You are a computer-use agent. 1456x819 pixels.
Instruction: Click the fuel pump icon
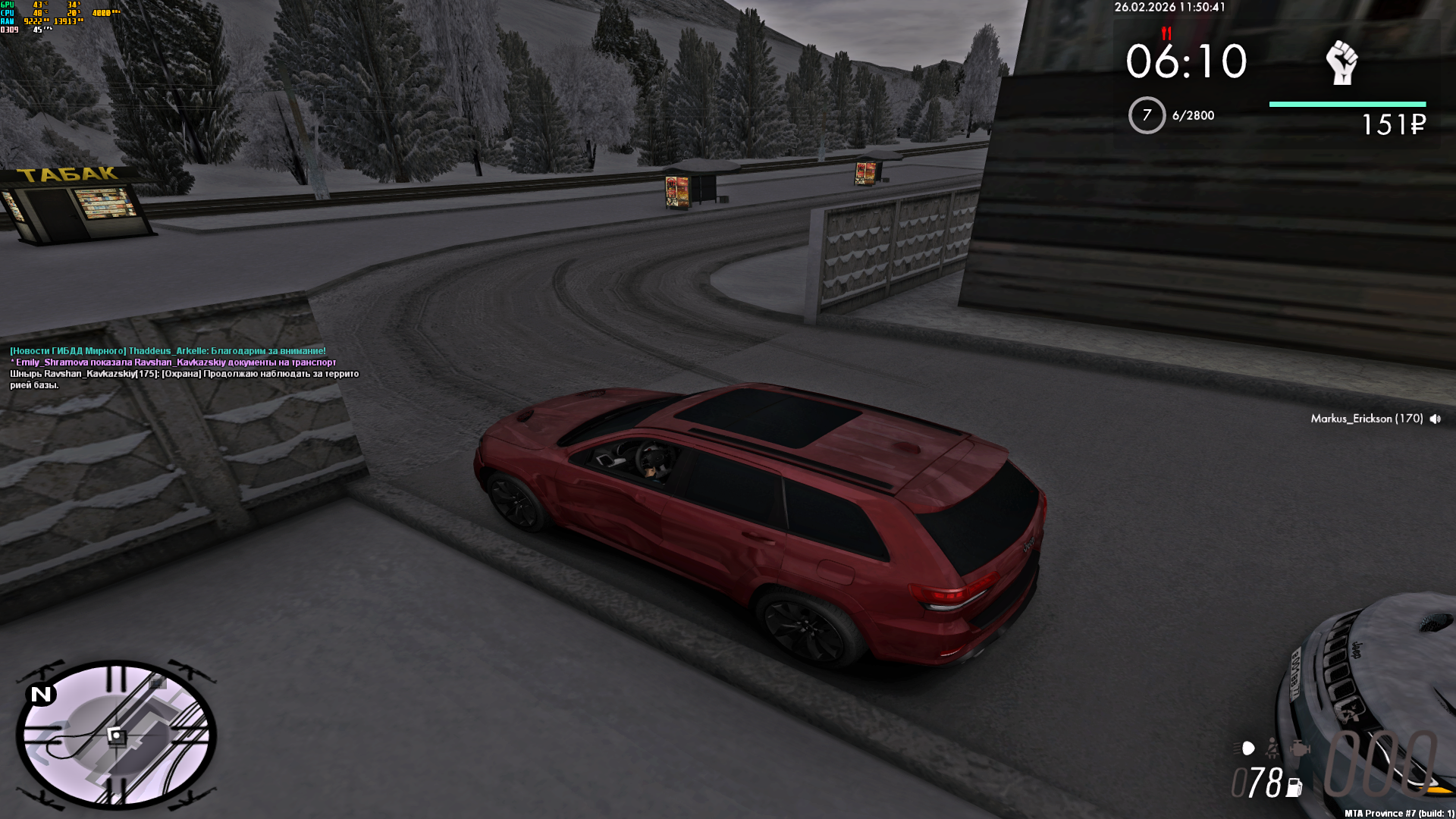[1294, 788]
